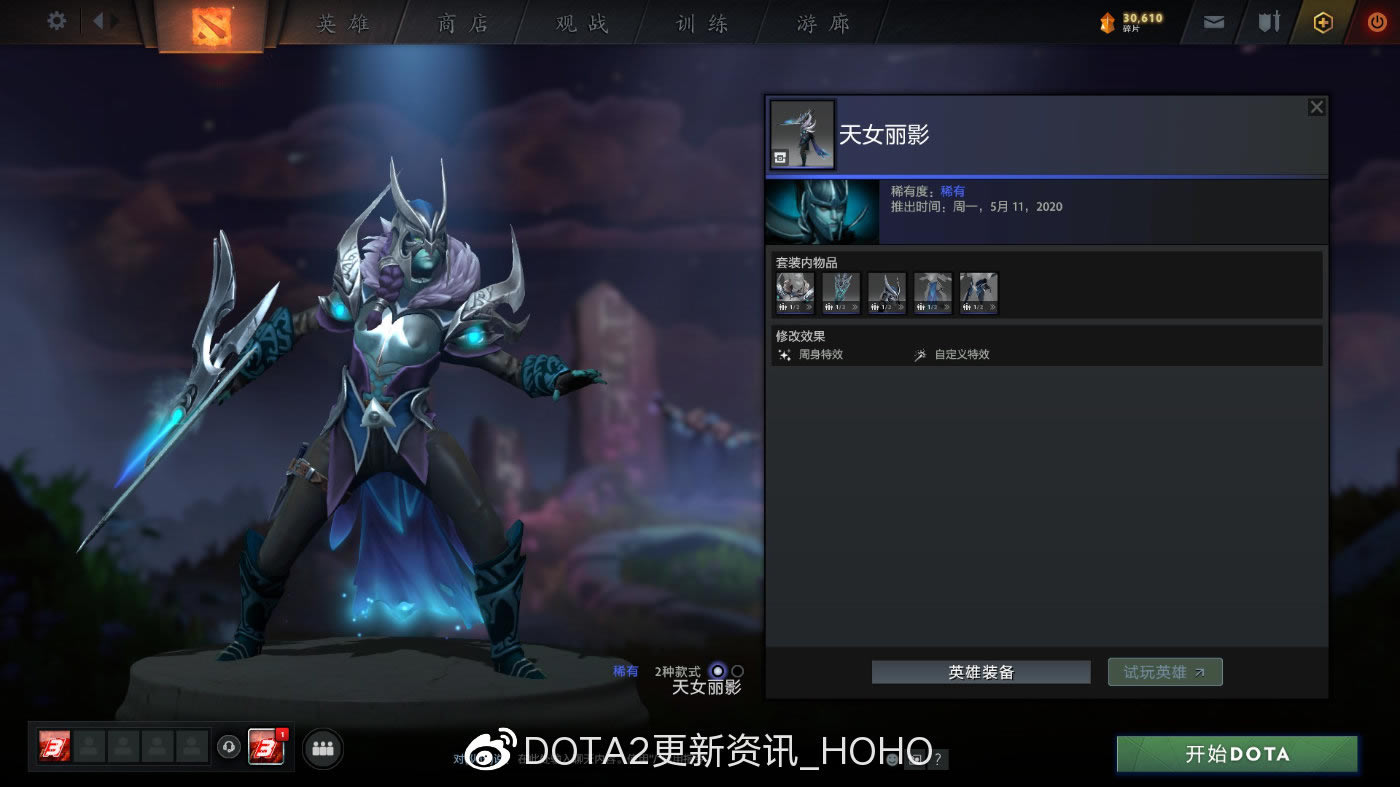Click the camera toggle on the set portrait

point(780,157)
